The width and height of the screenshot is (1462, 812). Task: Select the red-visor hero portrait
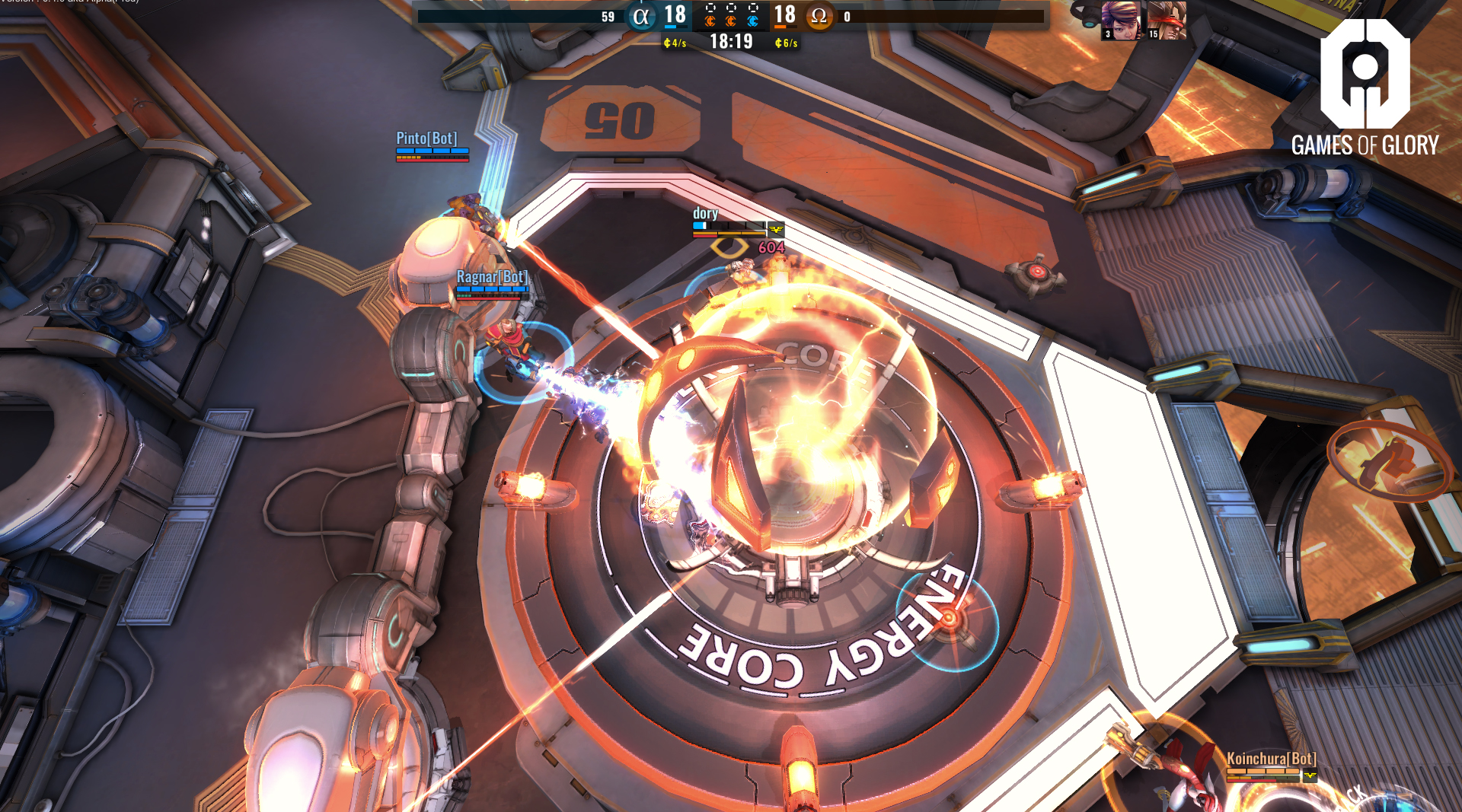[1167, 20]
